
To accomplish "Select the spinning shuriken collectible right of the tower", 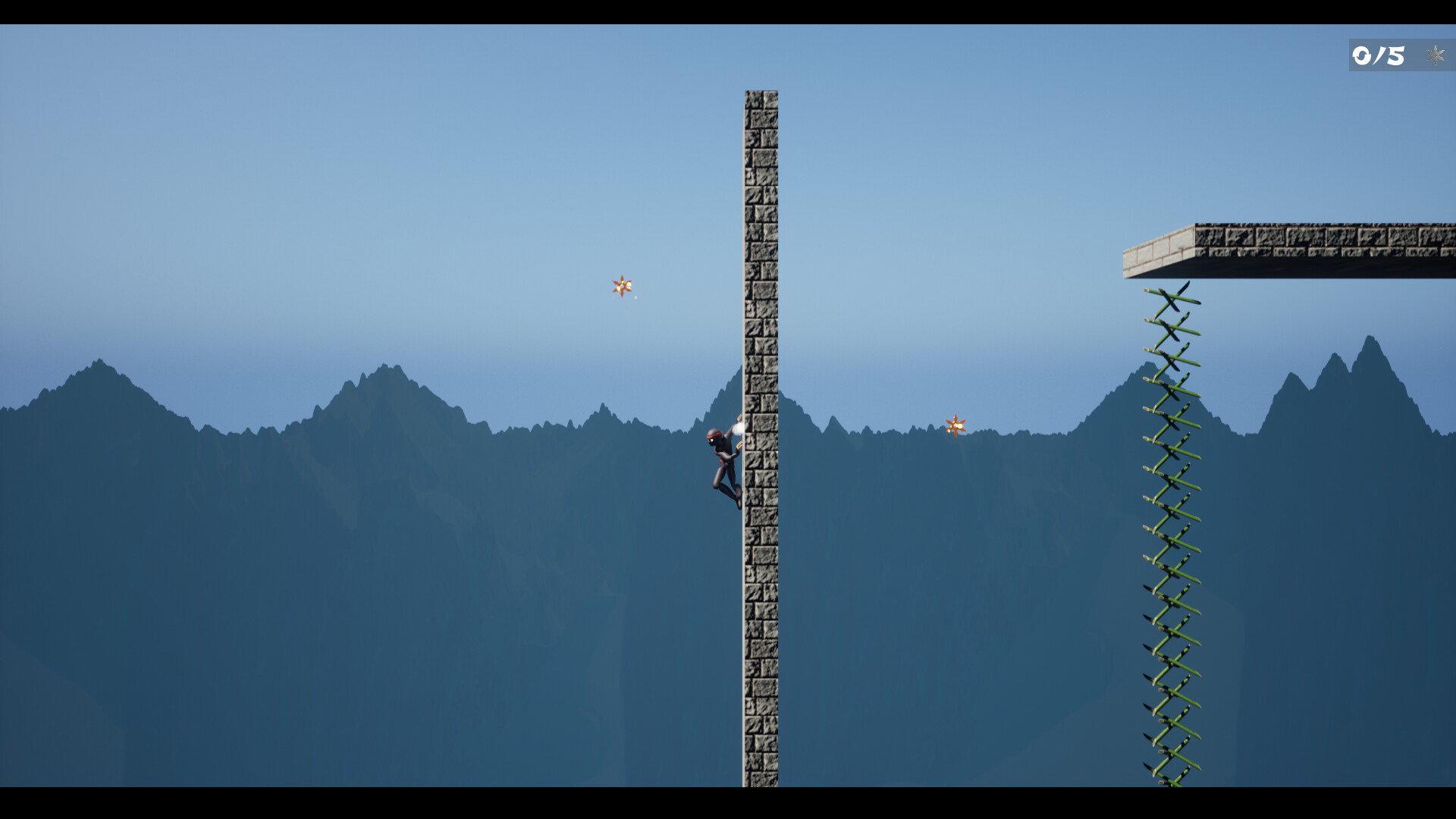I will tap(955, 427).
